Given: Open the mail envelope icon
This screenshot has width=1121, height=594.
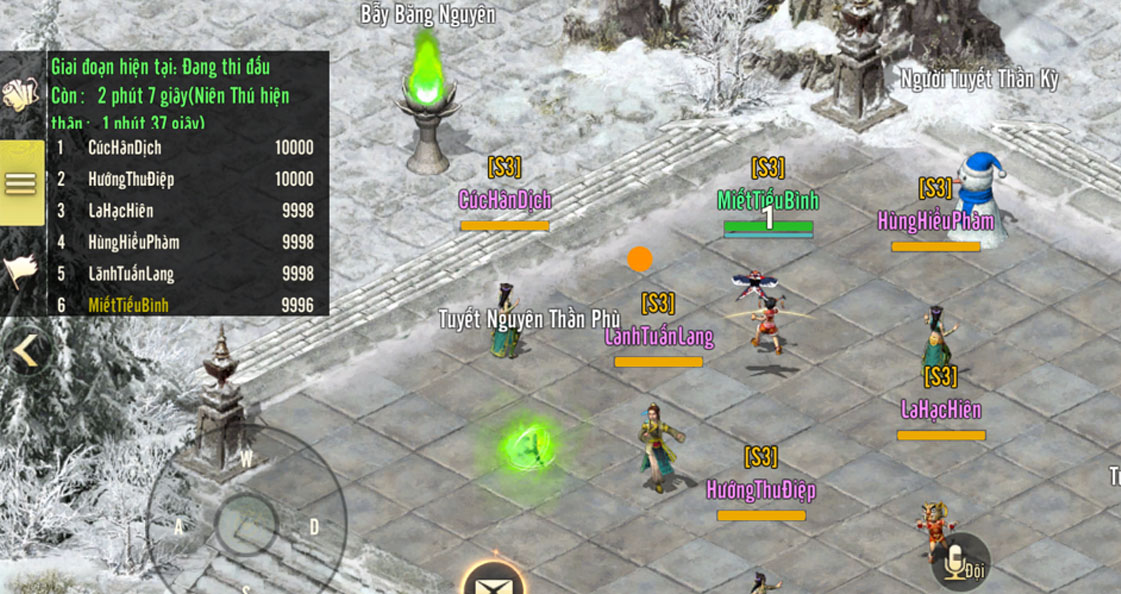Looking at the screenshot, I should (494, 580).
